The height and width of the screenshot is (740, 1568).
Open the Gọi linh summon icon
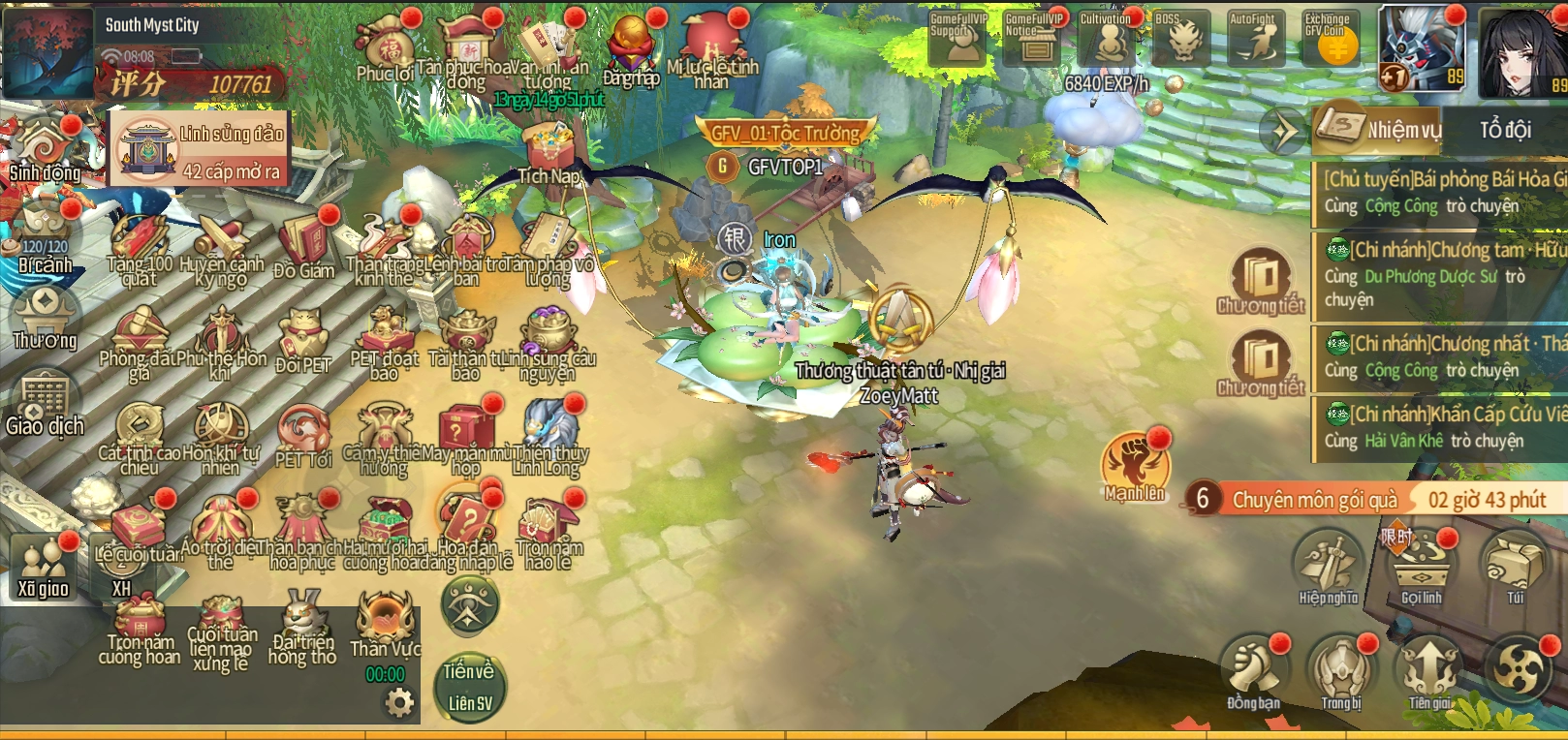tap(1422, 564)
